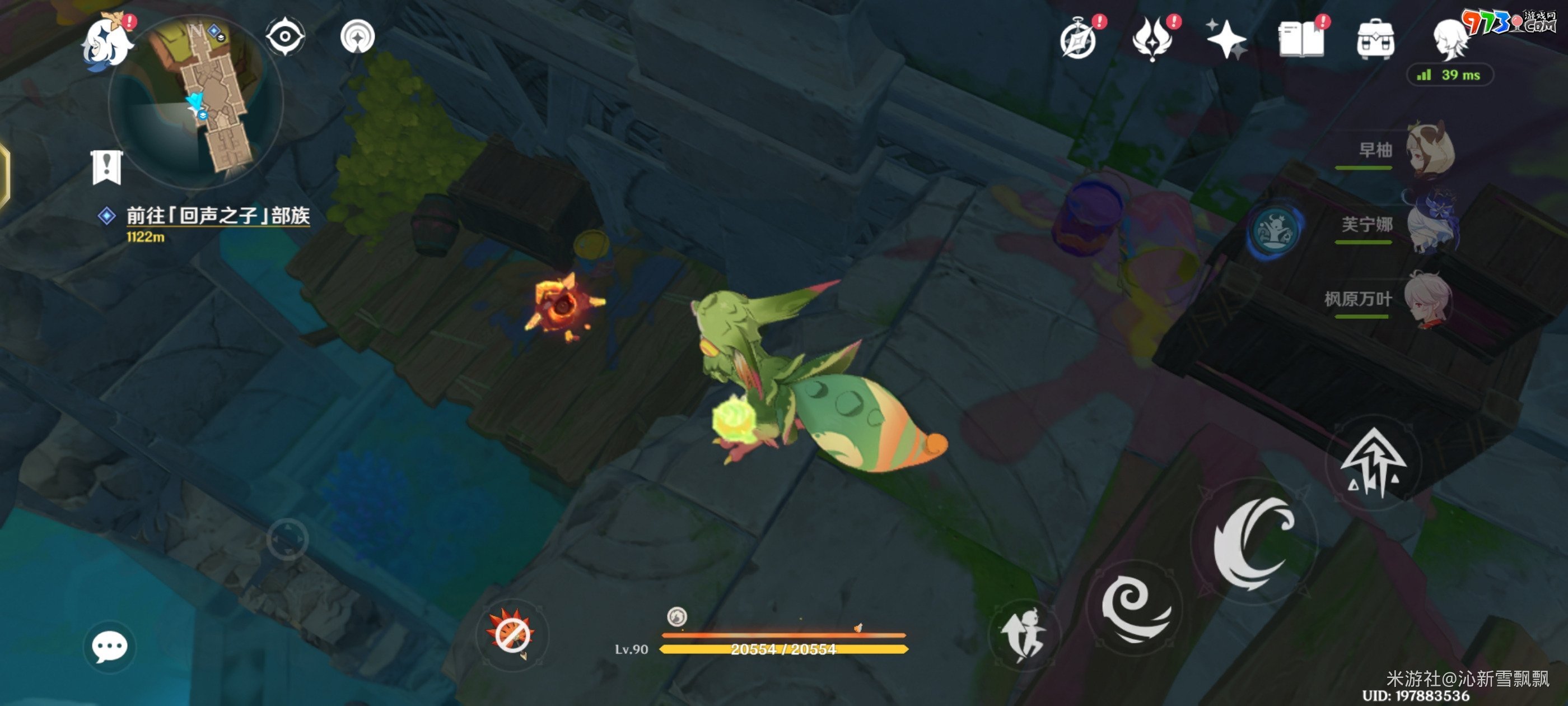Open the circular minimap
This screenshot has height=706, width=1568.
(x=196, y=100)
